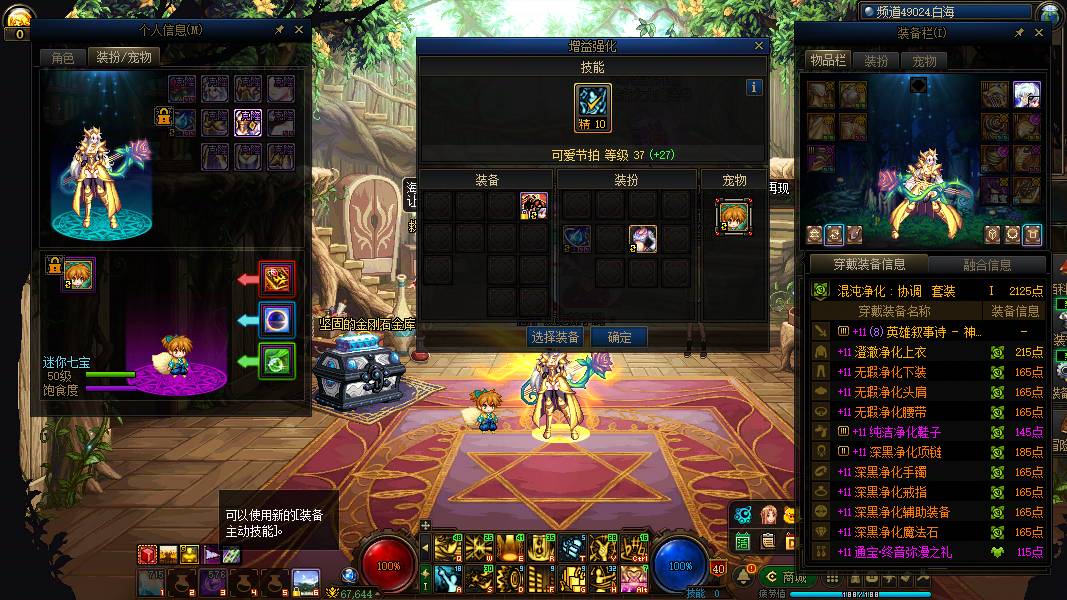This screenshot has width=1067, height=600.
Task: Click the red treasure book pet equipment slot
Action: point(277,278)
